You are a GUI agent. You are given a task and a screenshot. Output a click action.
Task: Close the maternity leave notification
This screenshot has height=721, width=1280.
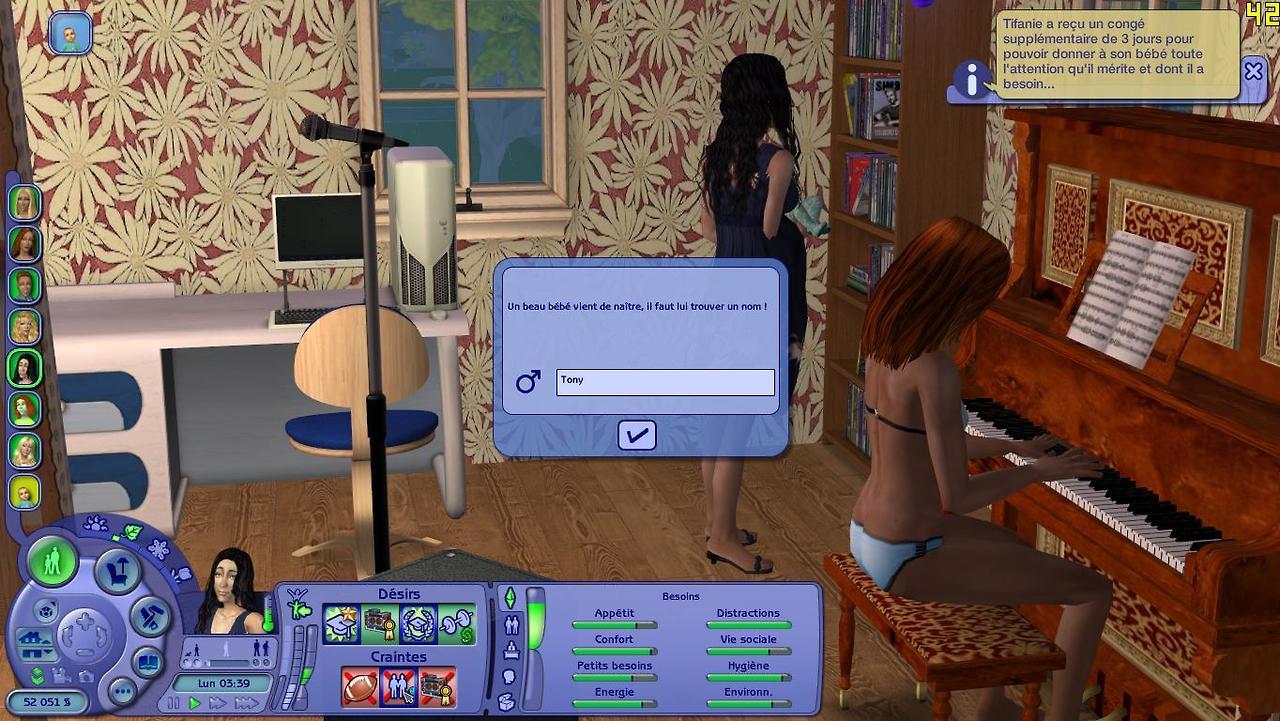coord(1253,71)
